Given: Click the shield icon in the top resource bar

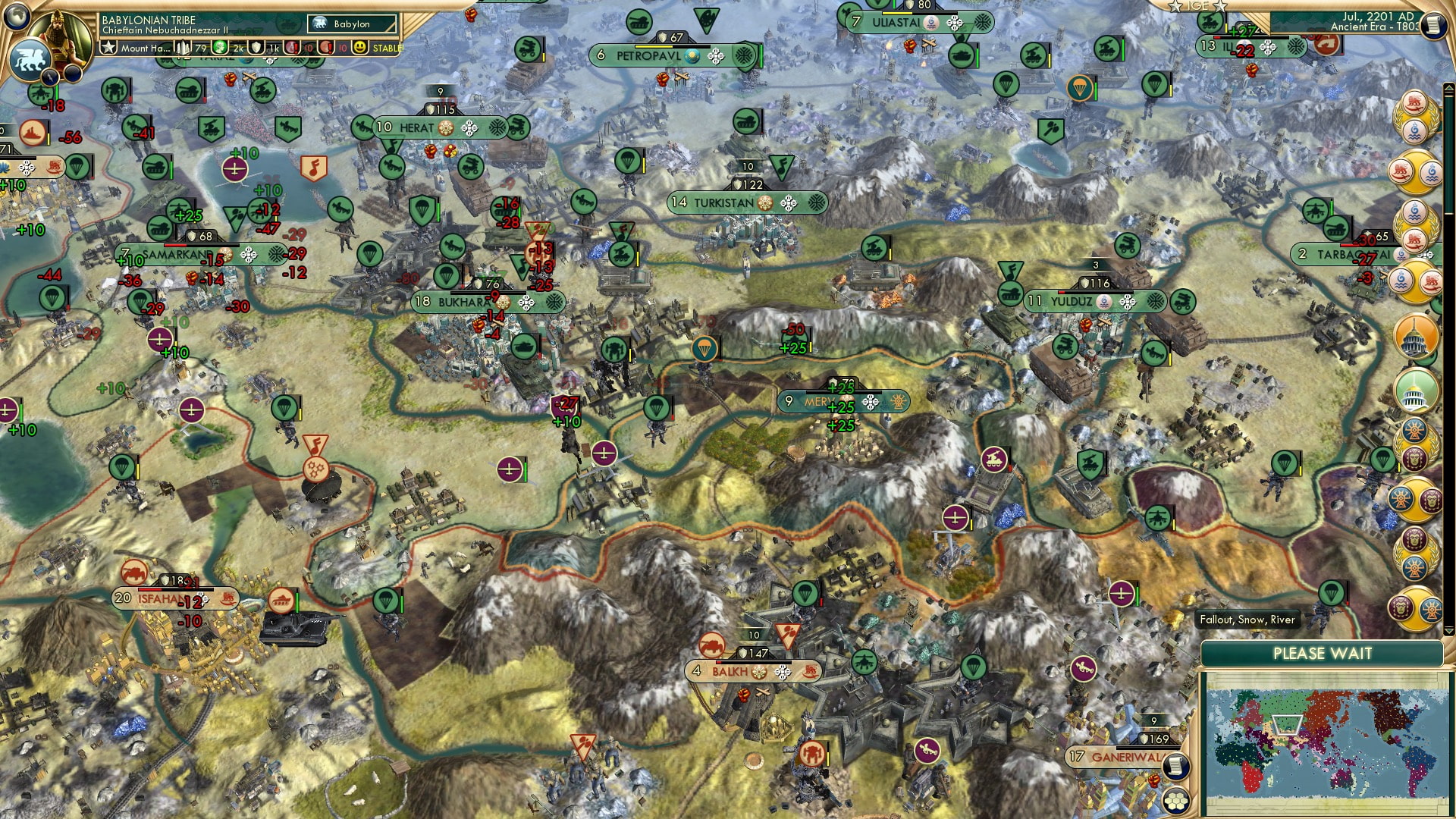Looking at the screenshot, I should [x=256, y=47].
